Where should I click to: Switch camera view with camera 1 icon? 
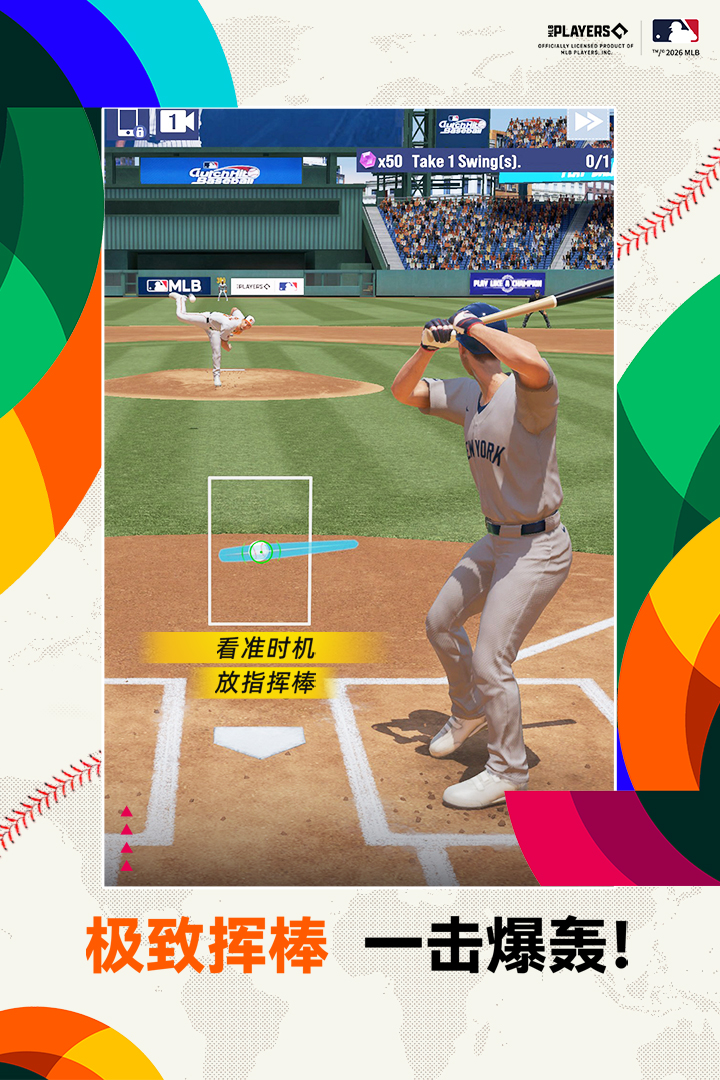tap(178, 122)
